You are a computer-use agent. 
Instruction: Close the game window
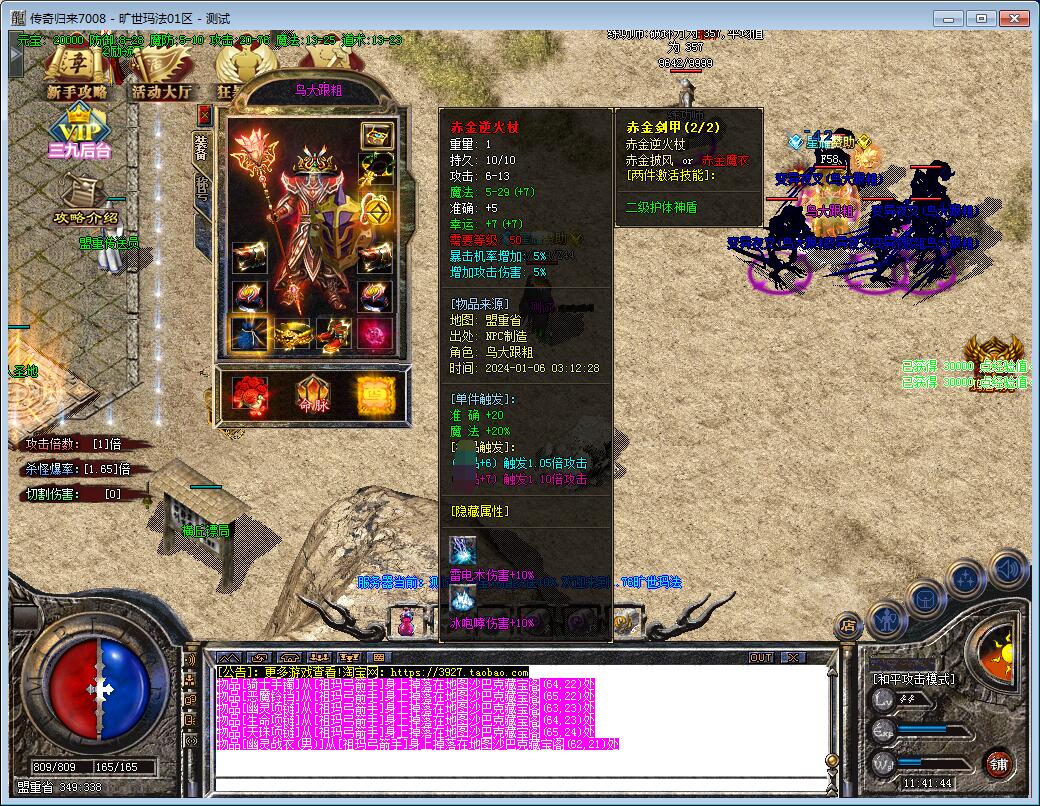tap(1011, 18)
